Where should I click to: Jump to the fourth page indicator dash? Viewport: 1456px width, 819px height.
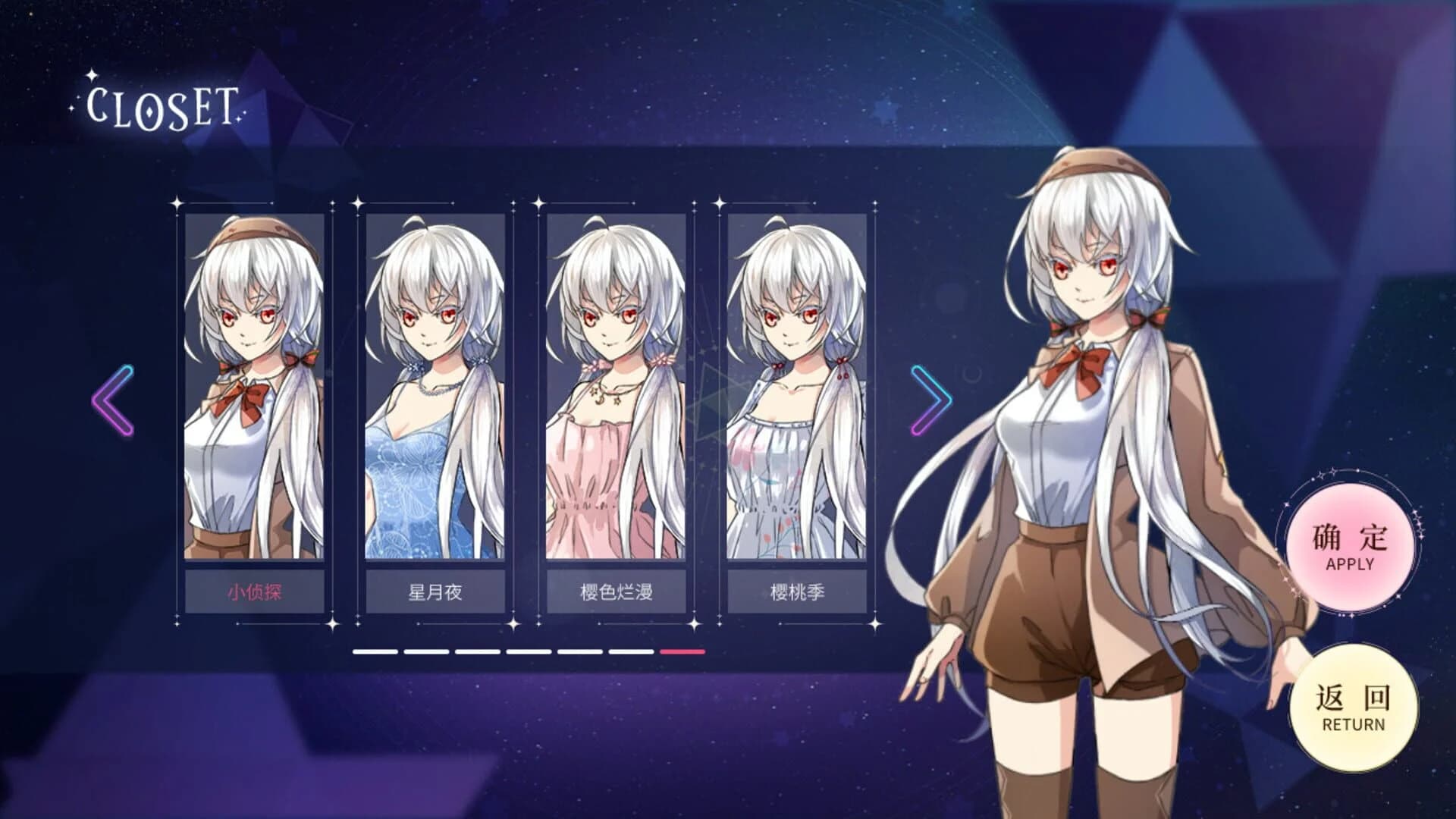(x=529, y=652)
